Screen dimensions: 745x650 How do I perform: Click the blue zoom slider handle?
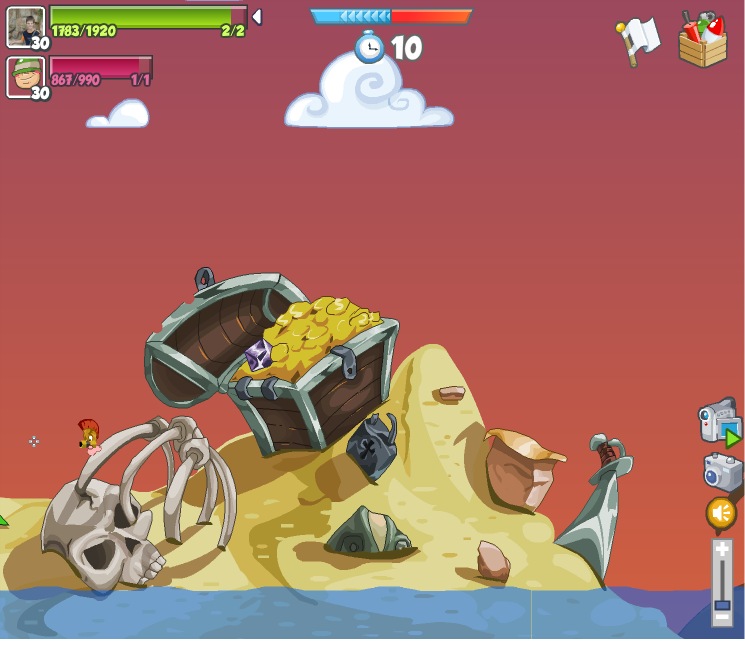722,605
